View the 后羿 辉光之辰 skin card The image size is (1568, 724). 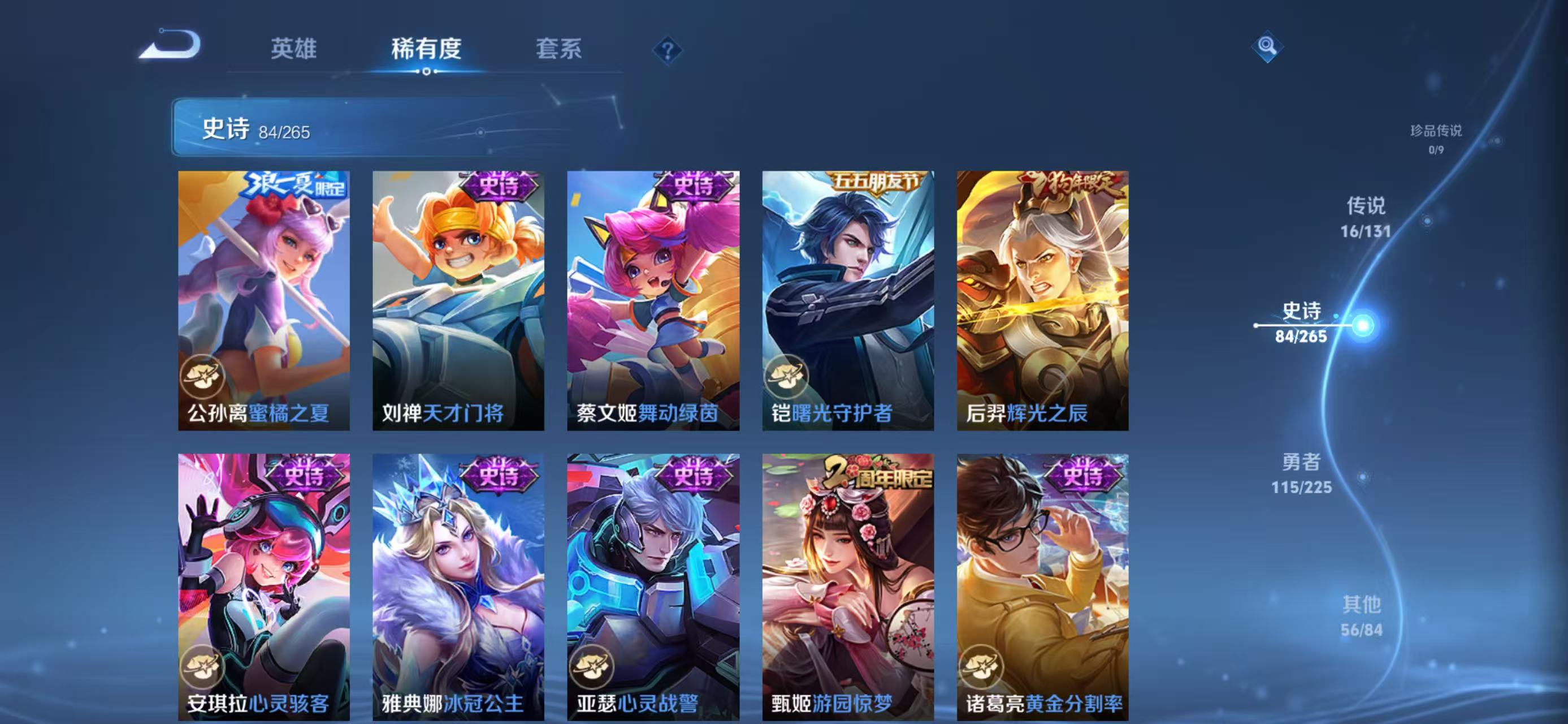click(1042, 300)
